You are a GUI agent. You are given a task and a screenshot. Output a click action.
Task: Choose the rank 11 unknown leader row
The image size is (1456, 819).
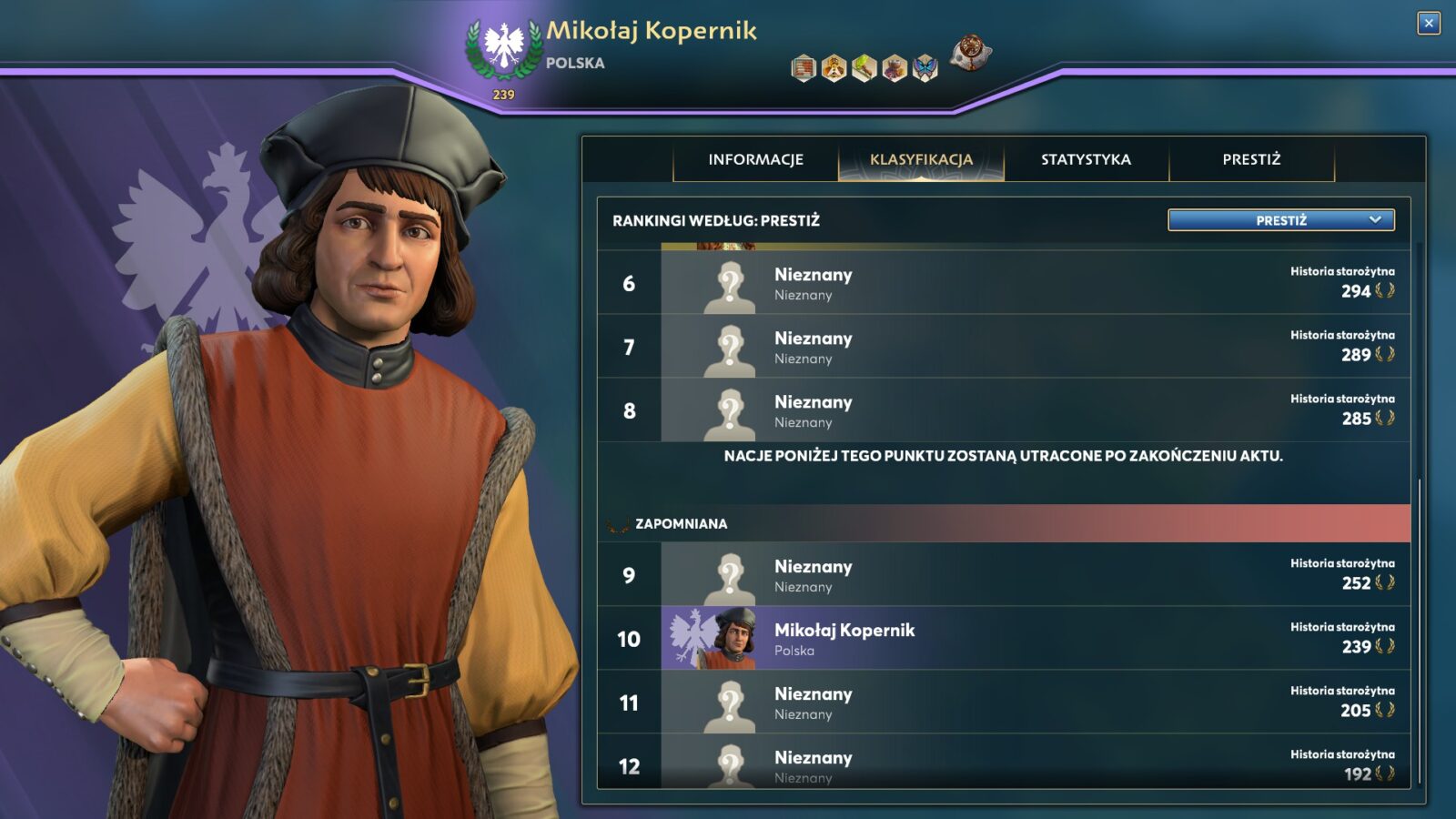tap(1003, 703)
